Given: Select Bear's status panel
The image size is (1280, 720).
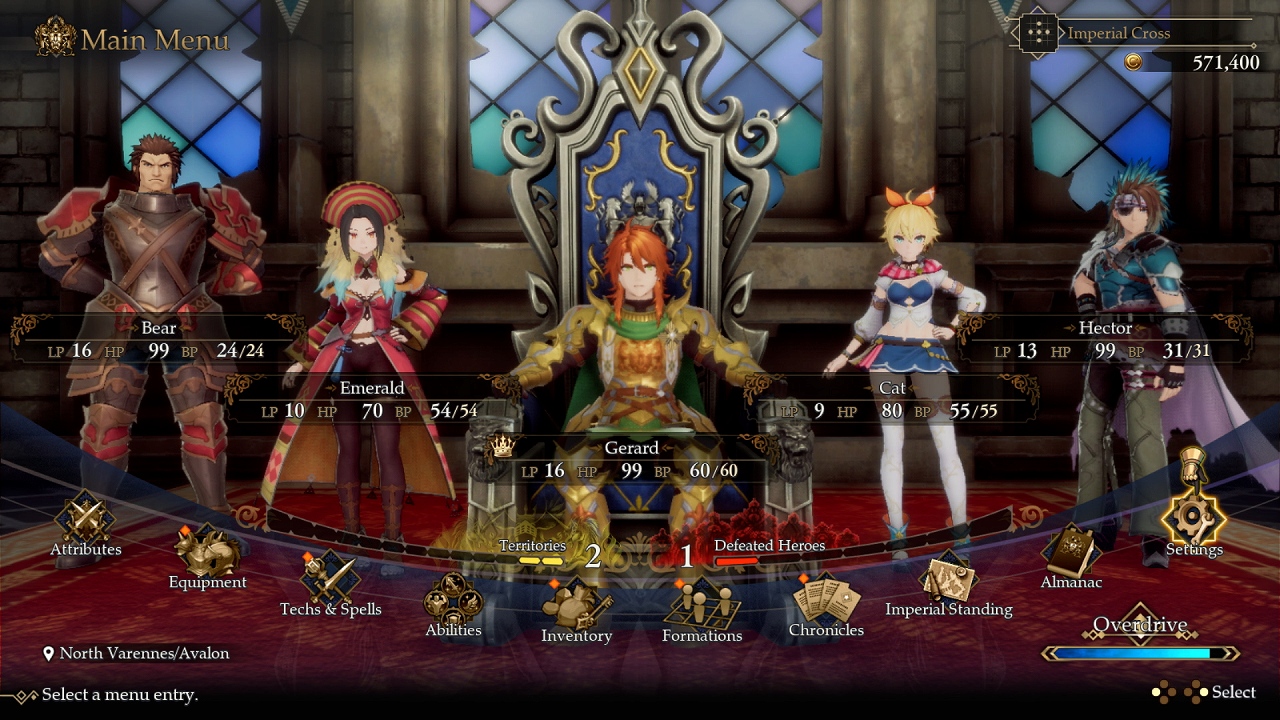Looking at the screenshot, I should click(158, 340).
